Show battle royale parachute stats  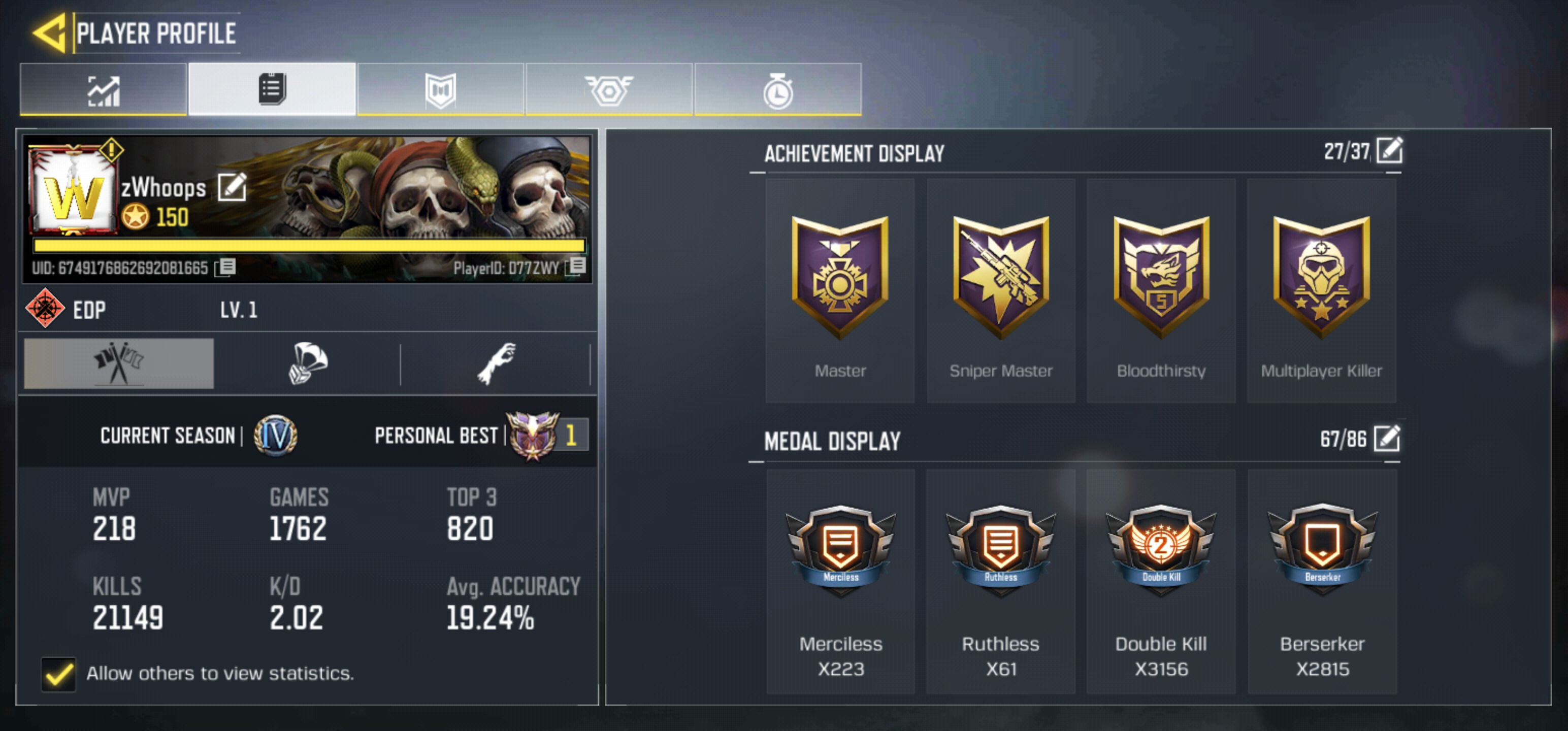(x=308, y=363)
